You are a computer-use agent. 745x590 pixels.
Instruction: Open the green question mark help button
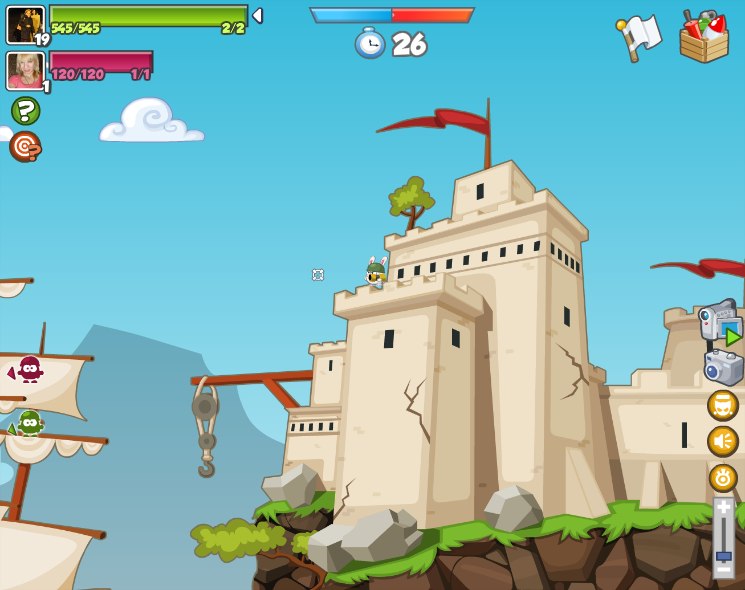pyautogui.click(x=25, y=110)
